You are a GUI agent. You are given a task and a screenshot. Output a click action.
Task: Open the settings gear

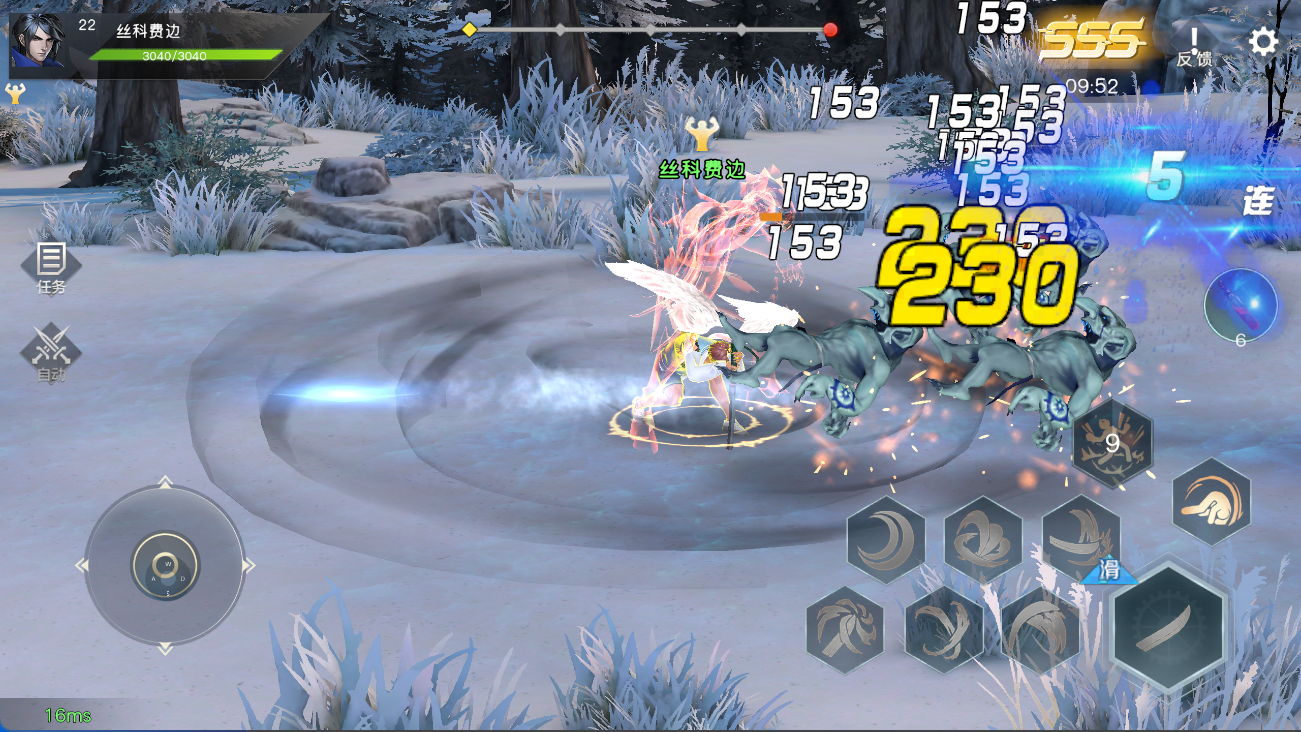tap(1263, 42)
